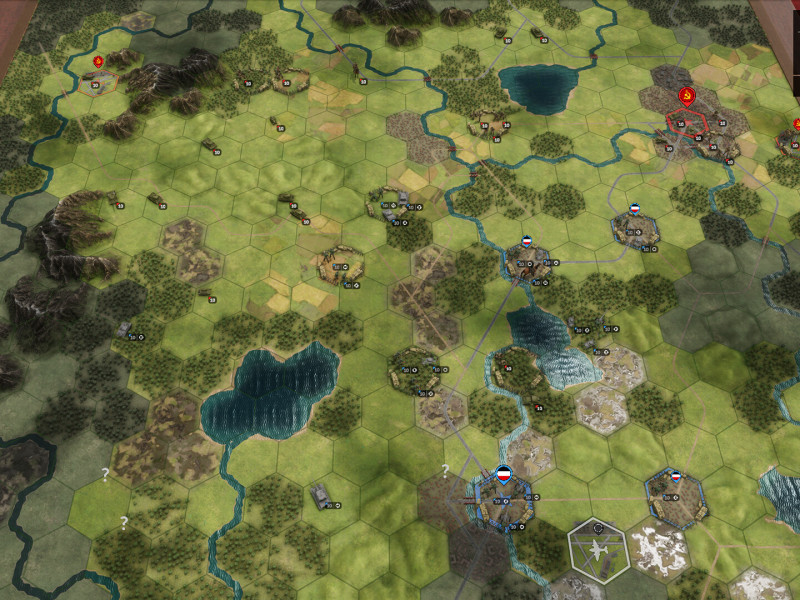Click the Soviet flag marker beside the mountains
Screen dimensions: 800x600
[98, 63]
